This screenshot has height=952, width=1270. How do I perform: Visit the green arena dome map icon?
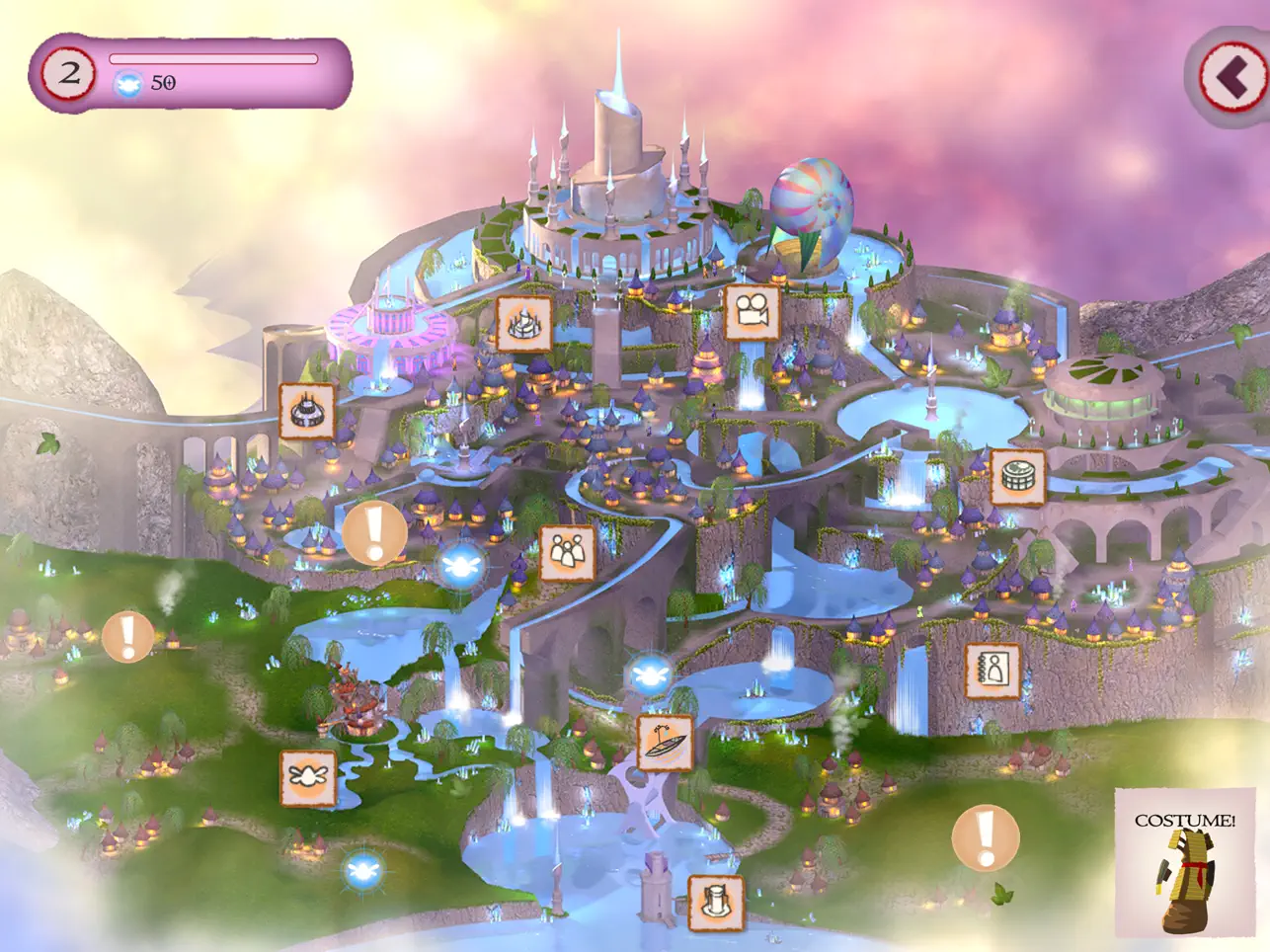point(1017,477)
